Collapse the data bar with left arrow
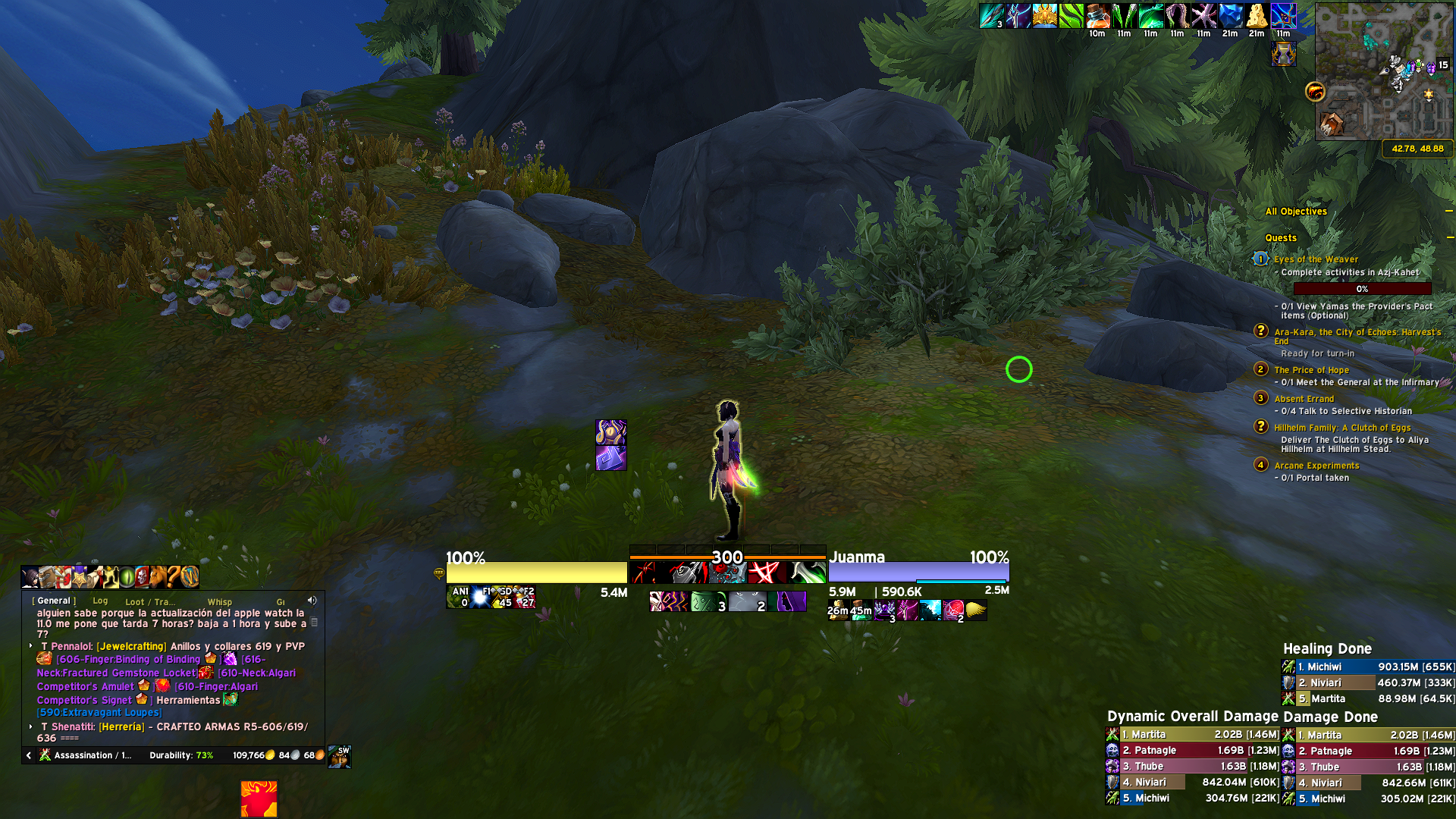This screenshot has height=819, width=1456. click(29, 755)
